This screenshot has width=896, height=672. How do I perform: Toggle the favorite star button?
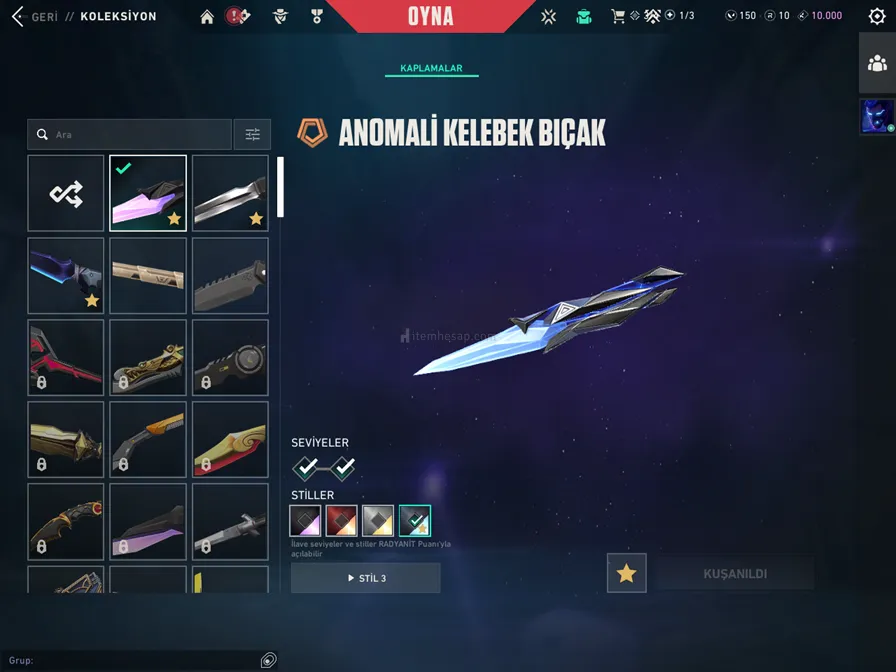[x=626, y=573]
